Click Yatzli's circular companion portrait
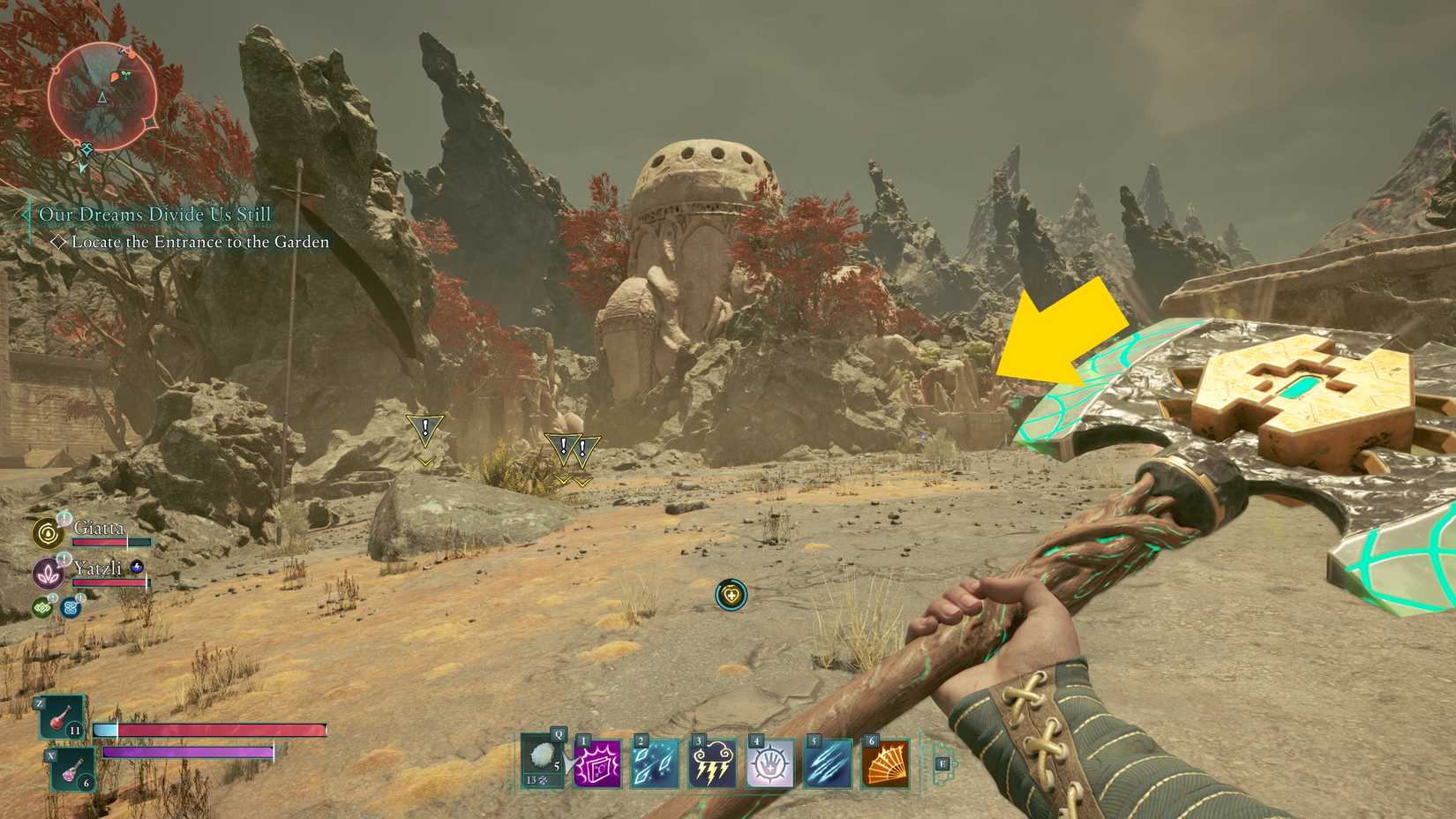Viewport: 1456px width, 819px height. [x=49, y=572]
